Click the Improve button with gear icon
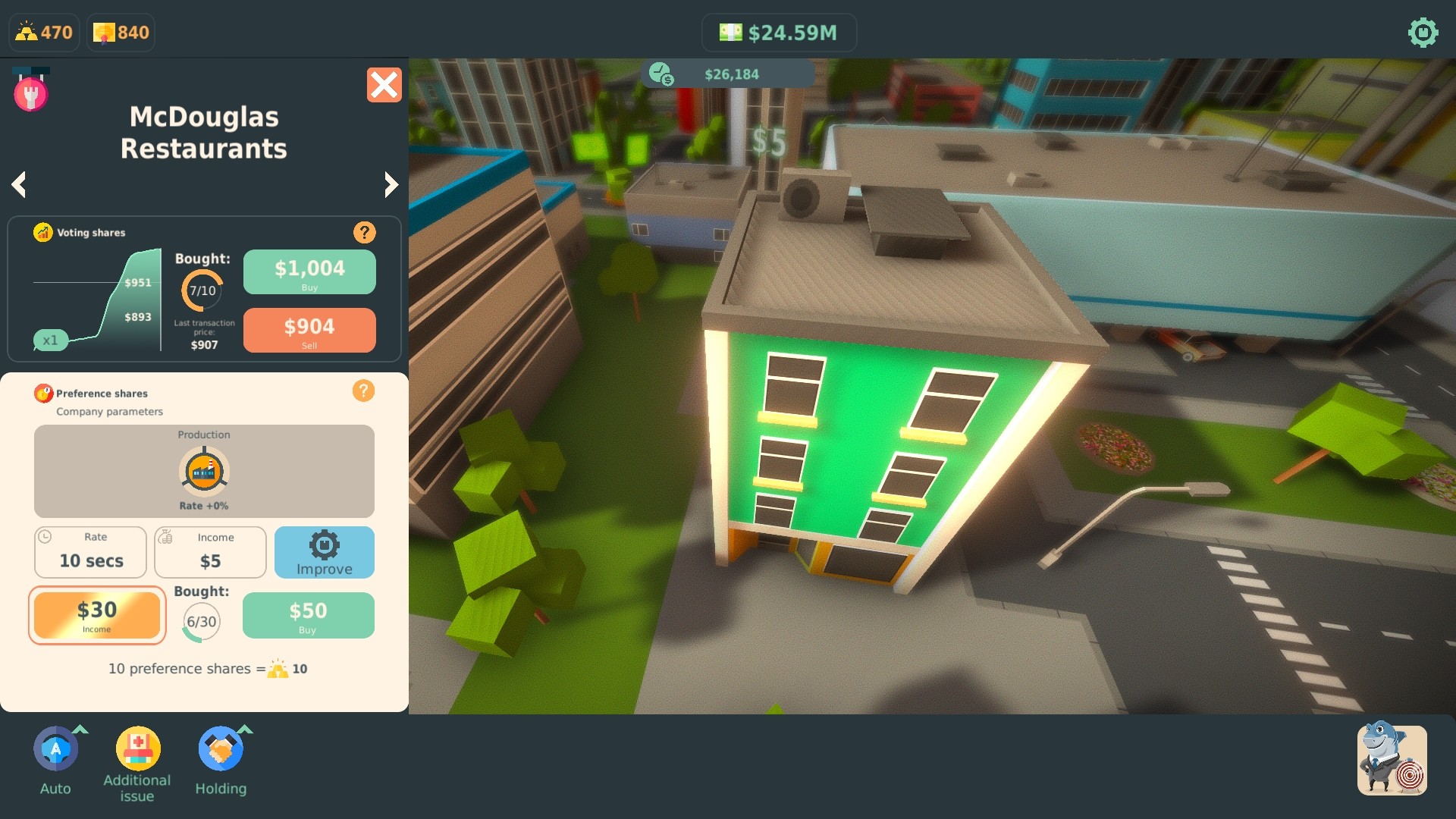Screen dimensions: 1456x819 click(x=325, y=552)
